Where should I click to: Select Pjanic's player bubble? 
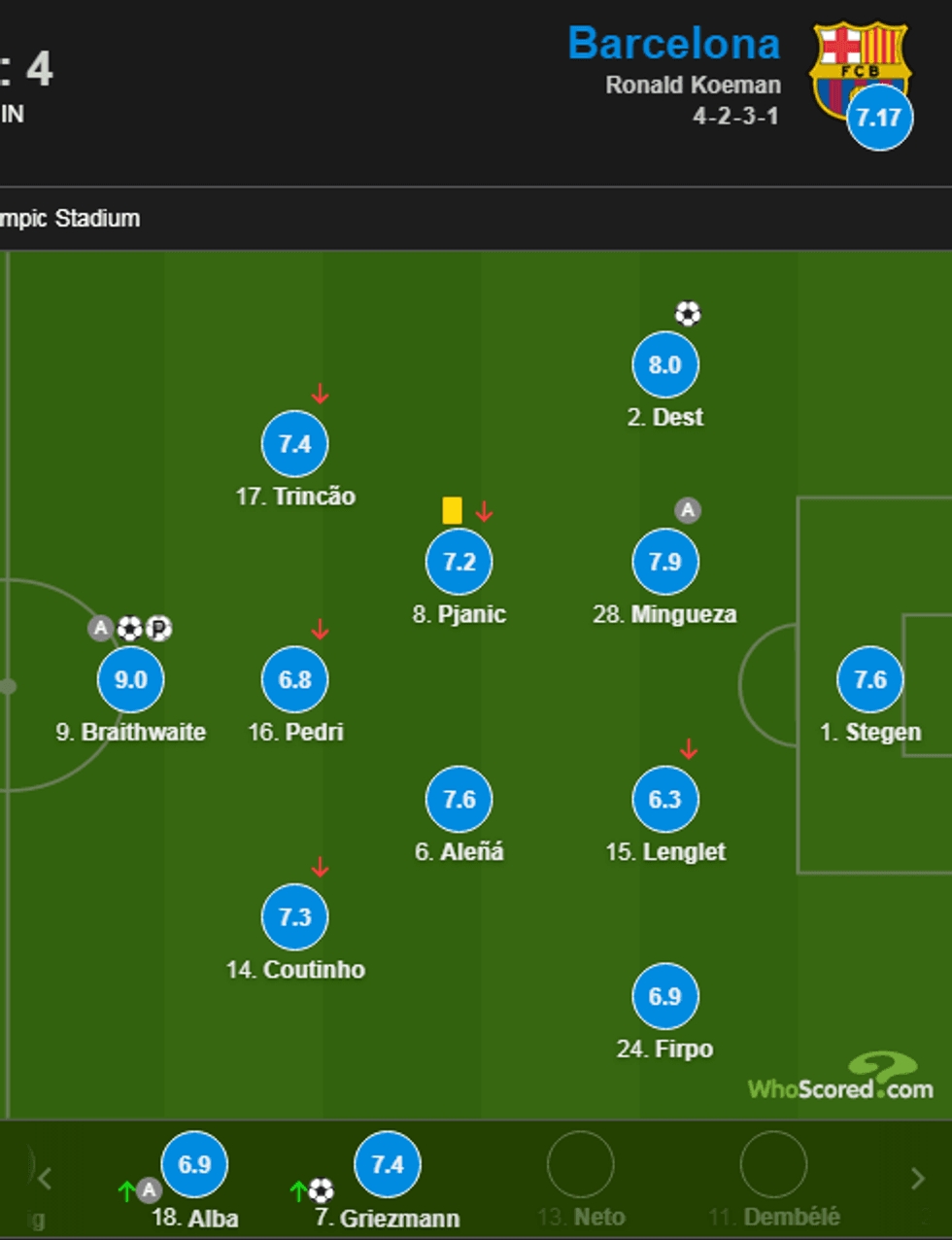[x=459, y=562]
